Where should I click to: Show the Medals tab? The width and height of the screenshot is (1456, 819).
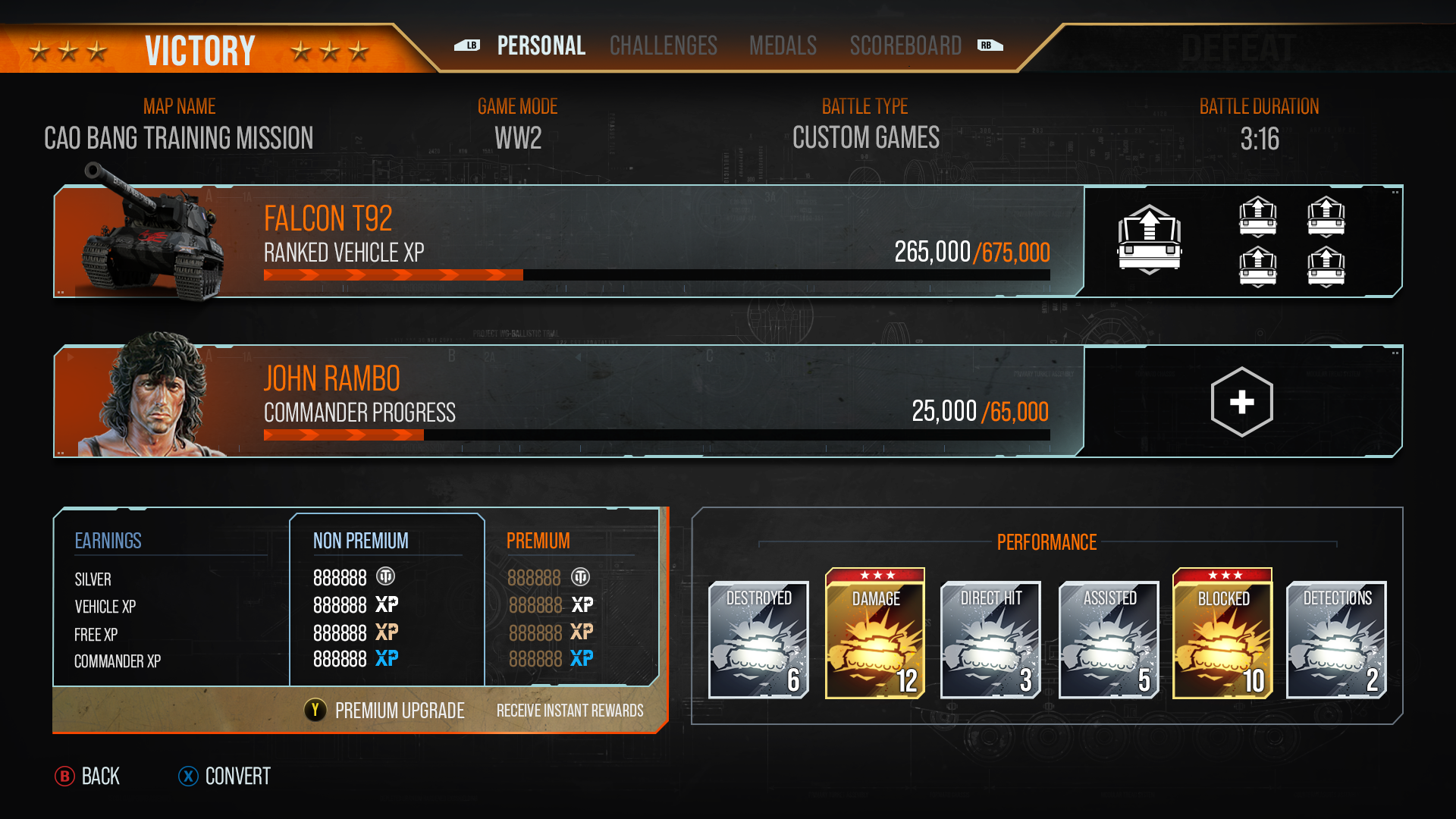pos(783,45)
